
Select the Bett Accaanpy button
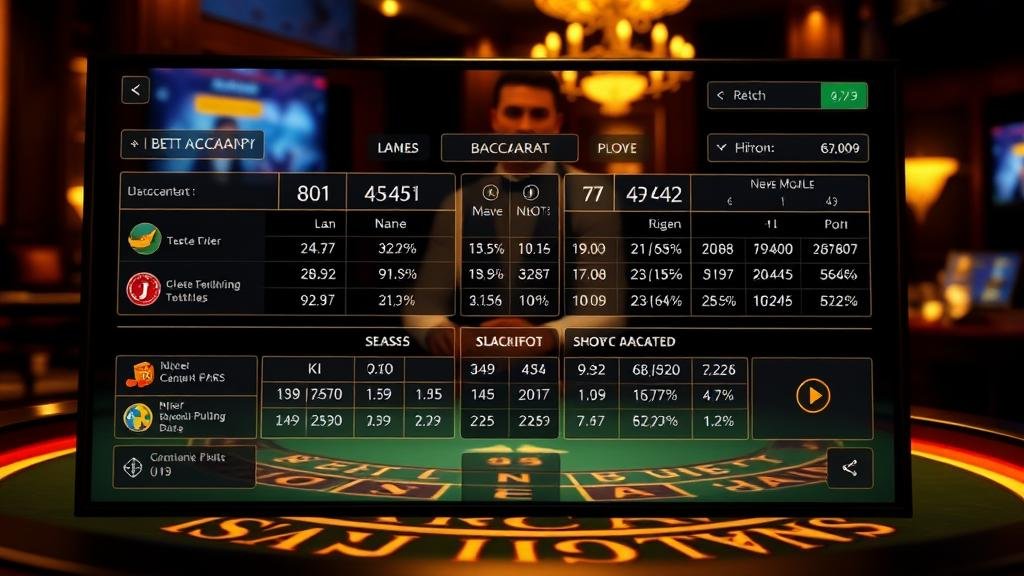click(192, 144)
